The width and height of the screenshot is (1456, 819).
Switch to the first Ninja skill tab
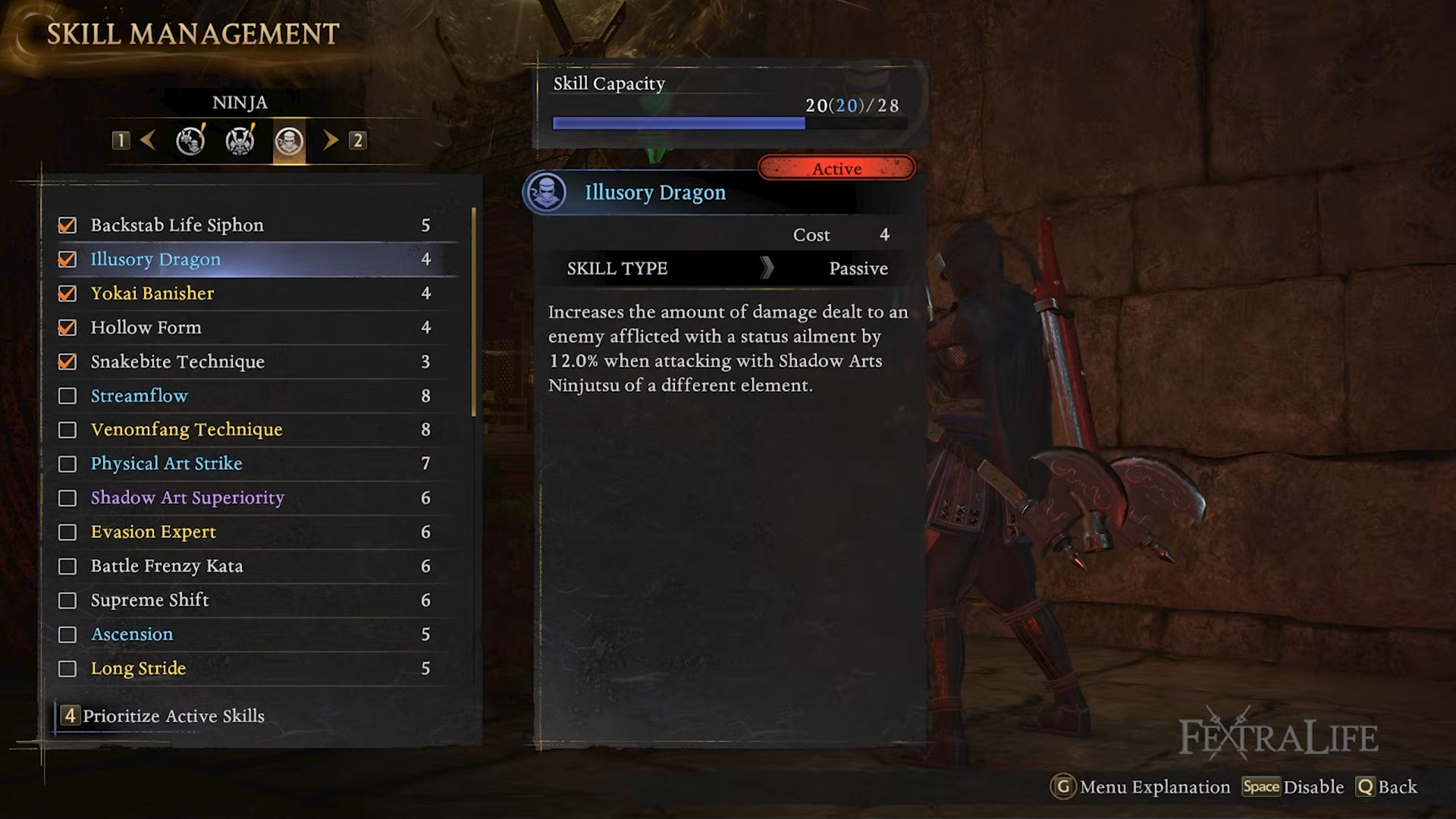pos(190,141)
